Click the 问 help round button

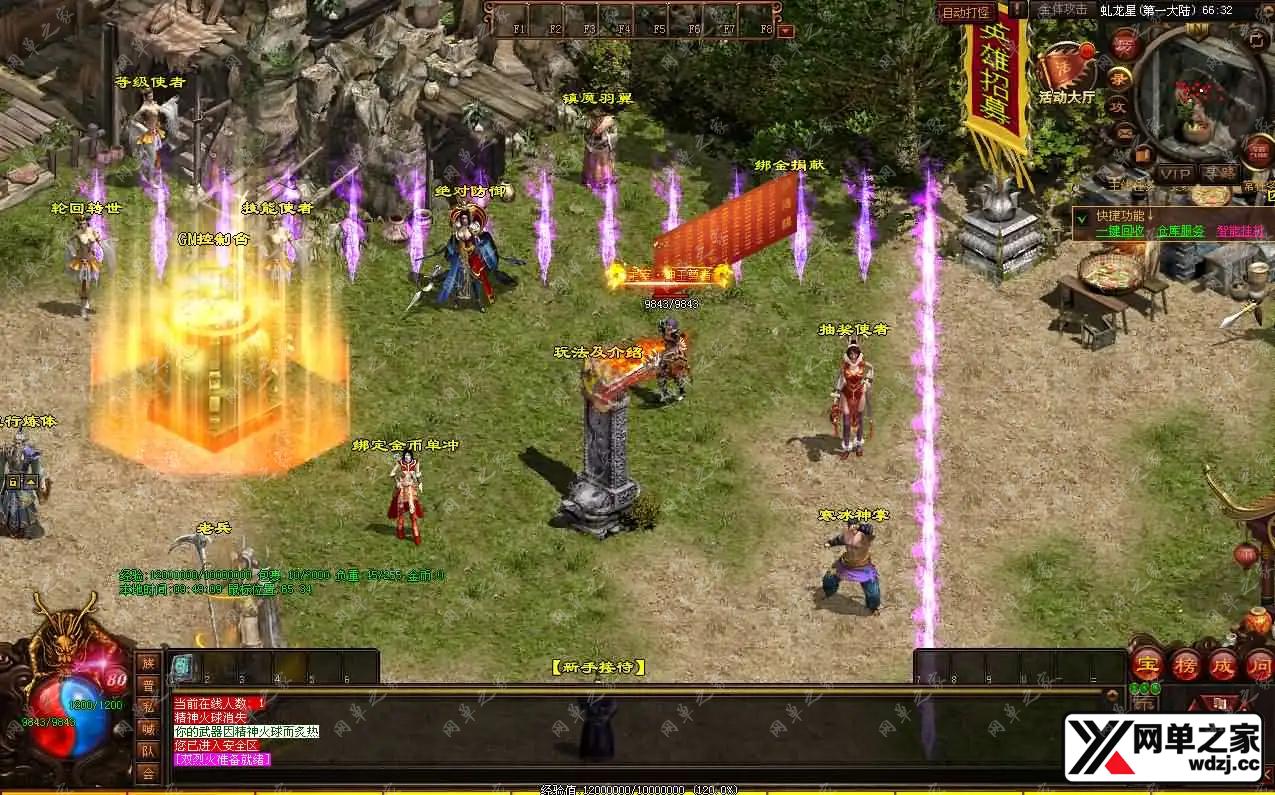pyautogui.click(x=1258, y=665)
